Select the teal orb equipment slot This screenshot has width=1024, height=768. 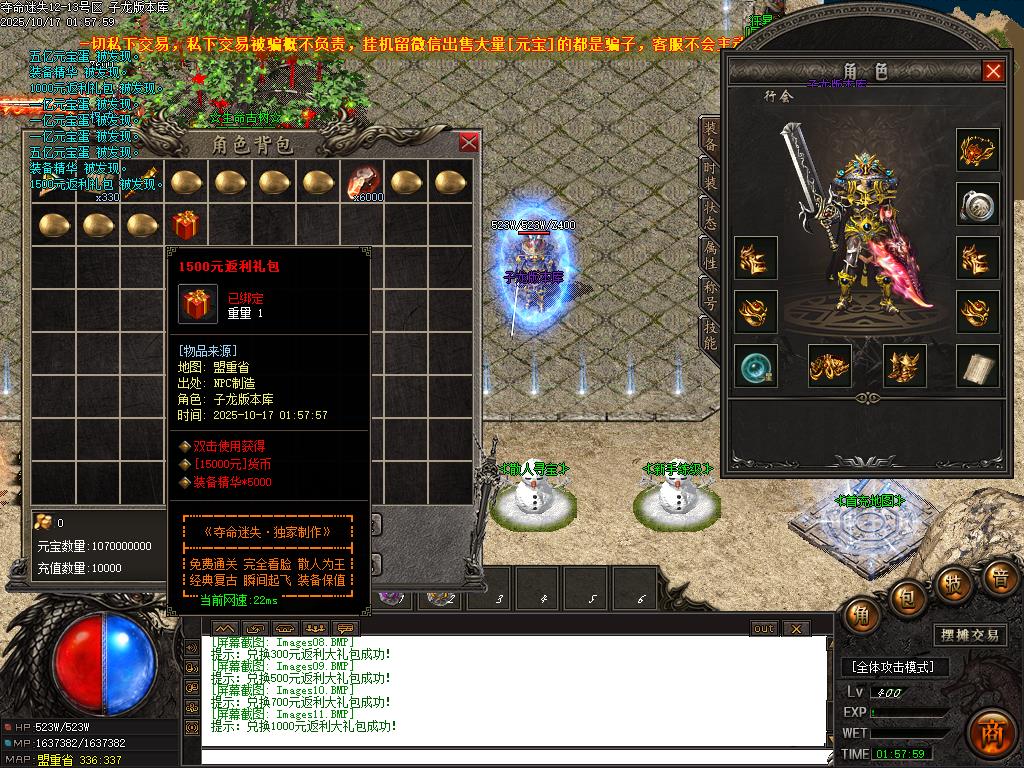coord(755,366)
